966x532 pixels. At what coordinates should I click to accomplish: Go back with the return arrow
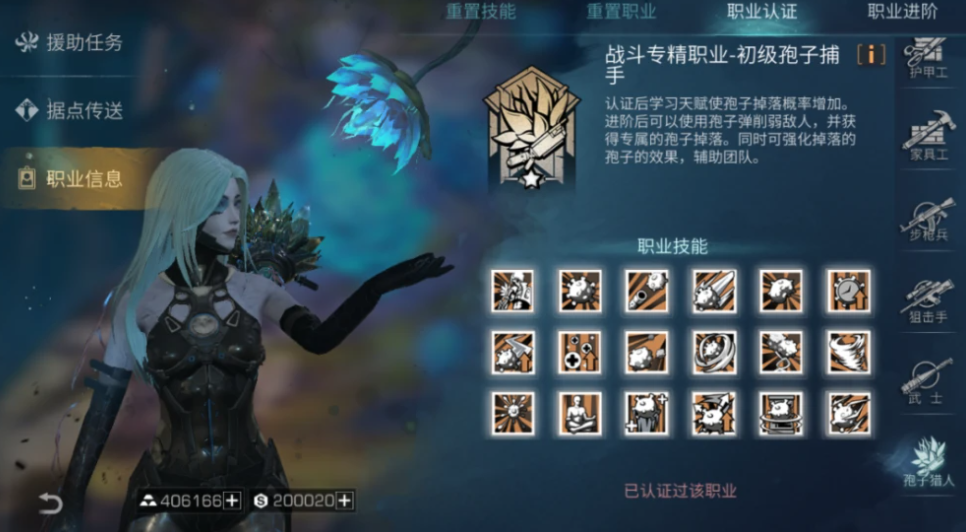pyautogui.click(x=51, y=502)
